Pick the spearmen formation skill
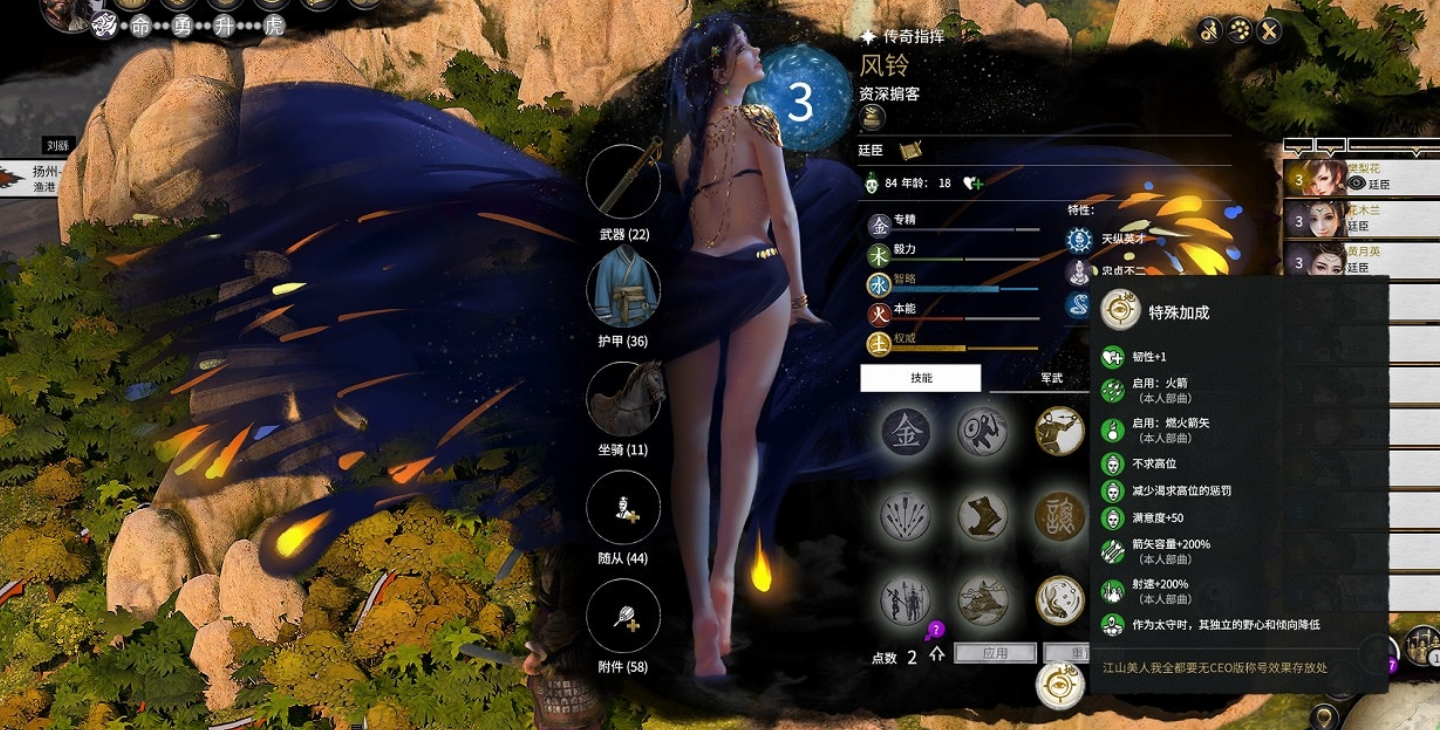Screen dimensions: 1440x730 [x=906, y=600]
